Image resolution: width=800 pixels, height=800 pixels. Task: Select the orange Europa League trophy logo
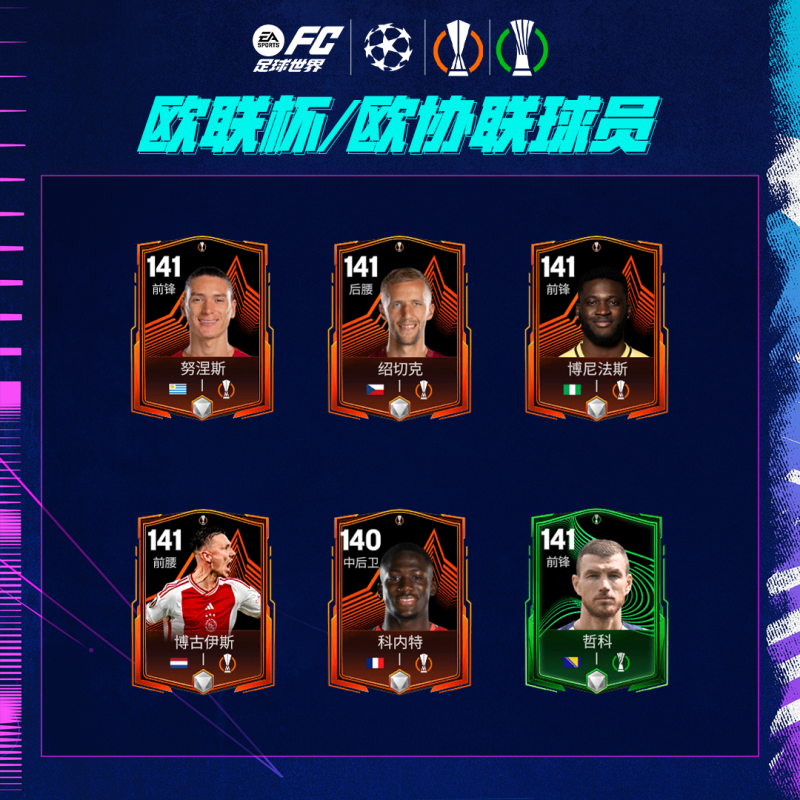459,47
